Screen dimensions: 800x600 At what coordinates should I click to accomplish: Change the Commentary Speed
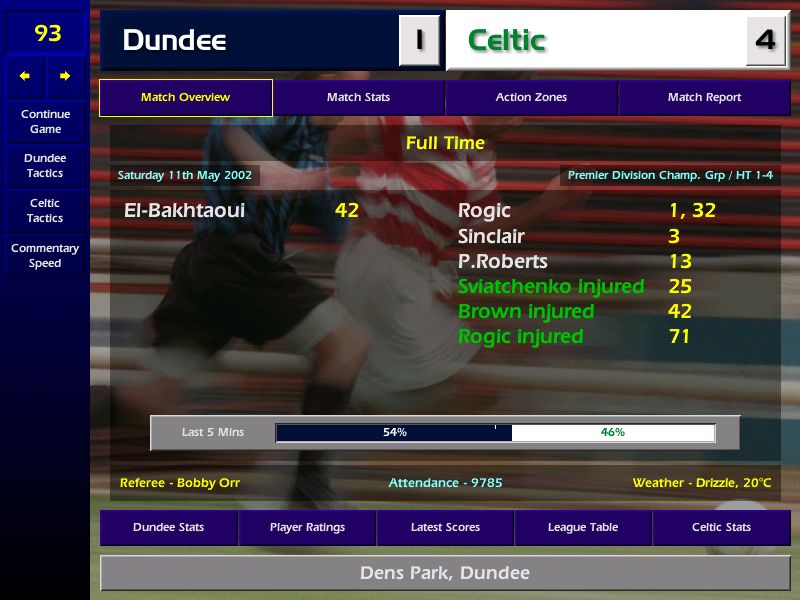[45, 256]
